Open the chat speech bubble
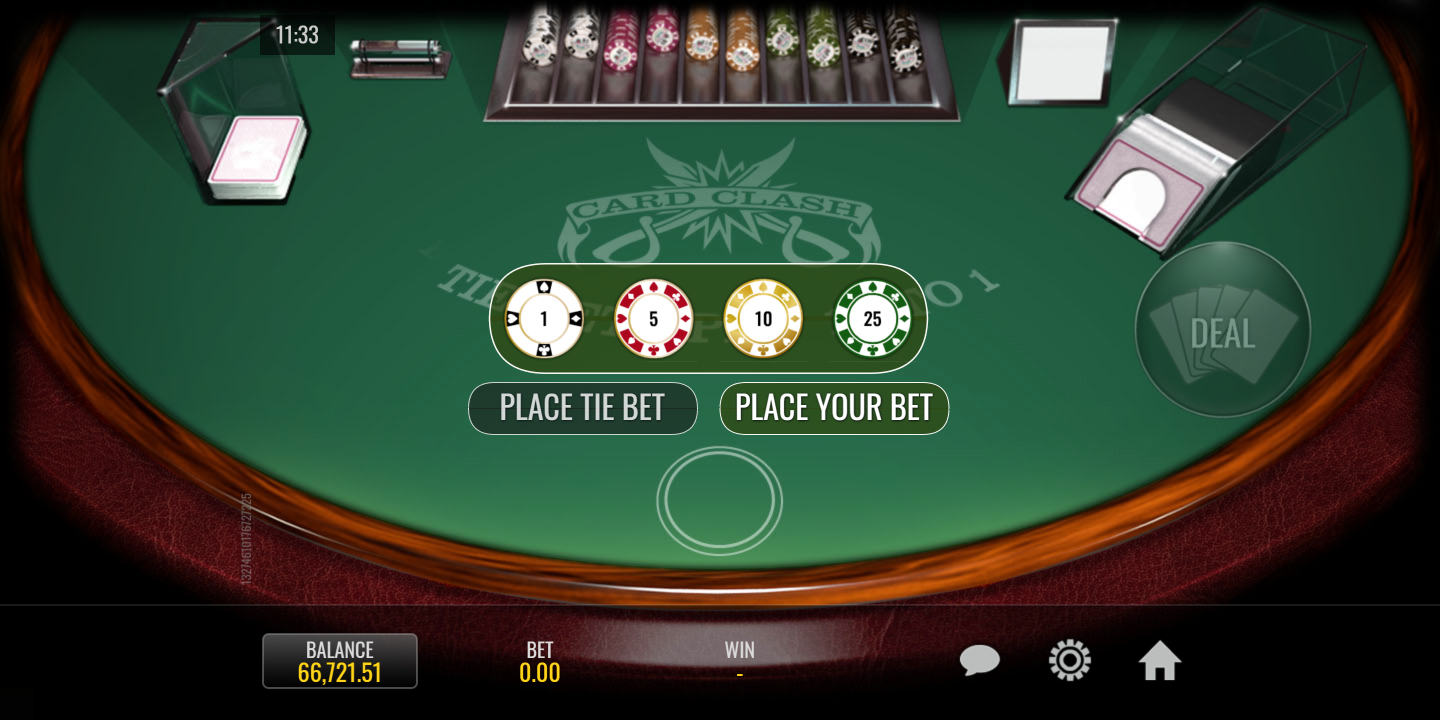 [979, 661]
